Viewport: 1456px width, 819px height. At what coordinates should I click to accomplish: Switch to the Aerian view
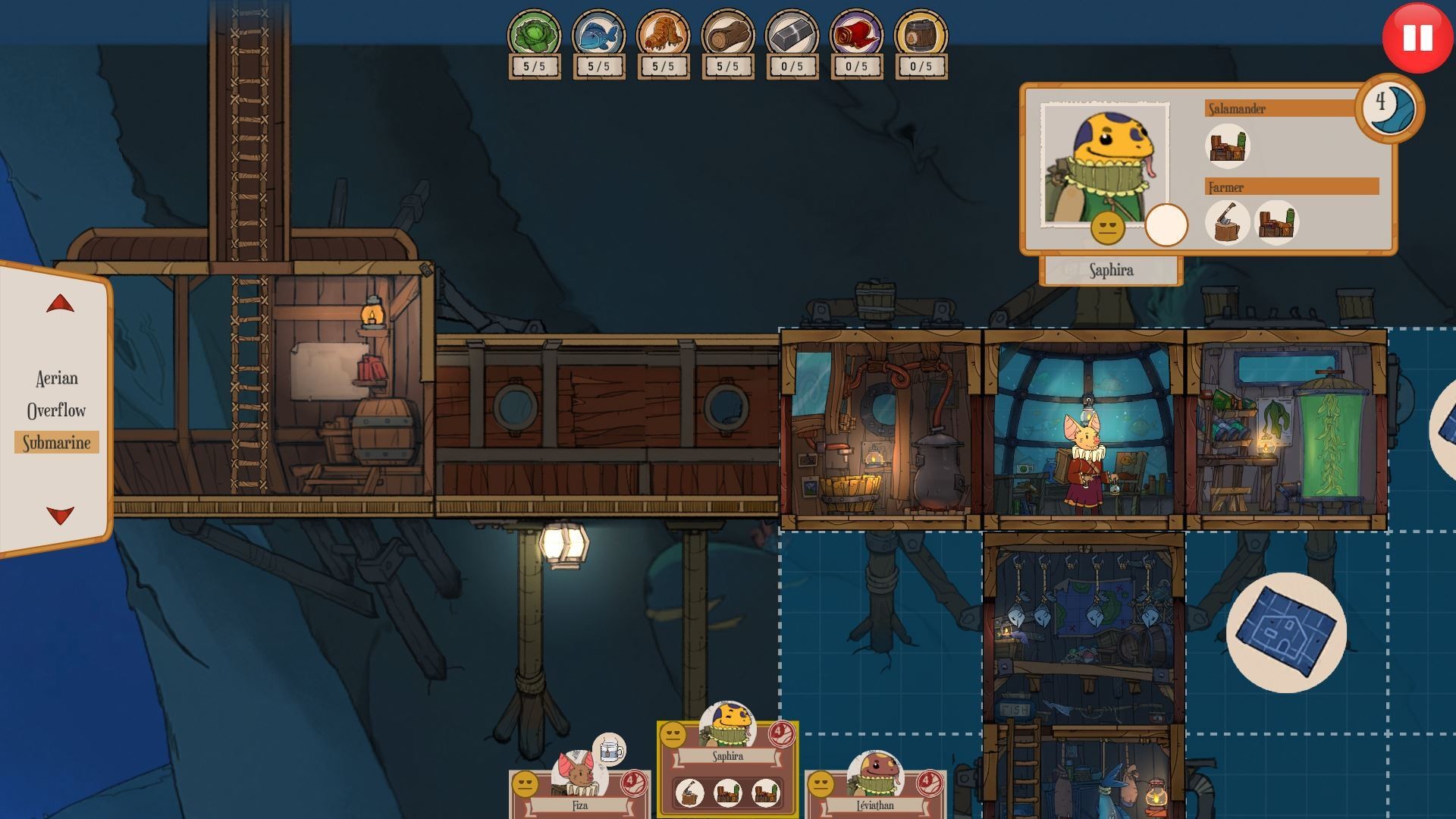coord(56,378)
